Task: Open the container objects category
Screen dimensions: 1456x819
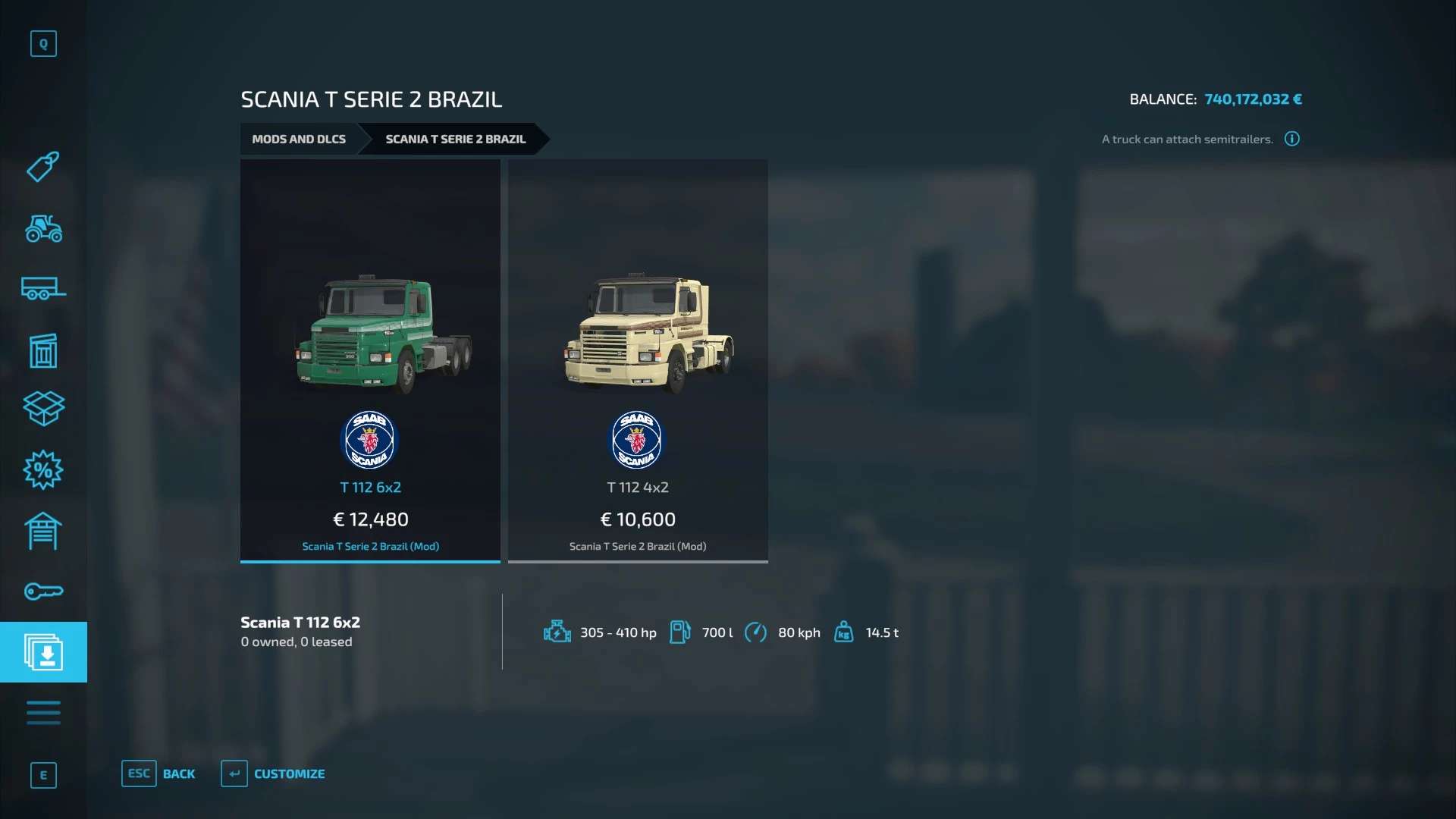Action: 43,350
